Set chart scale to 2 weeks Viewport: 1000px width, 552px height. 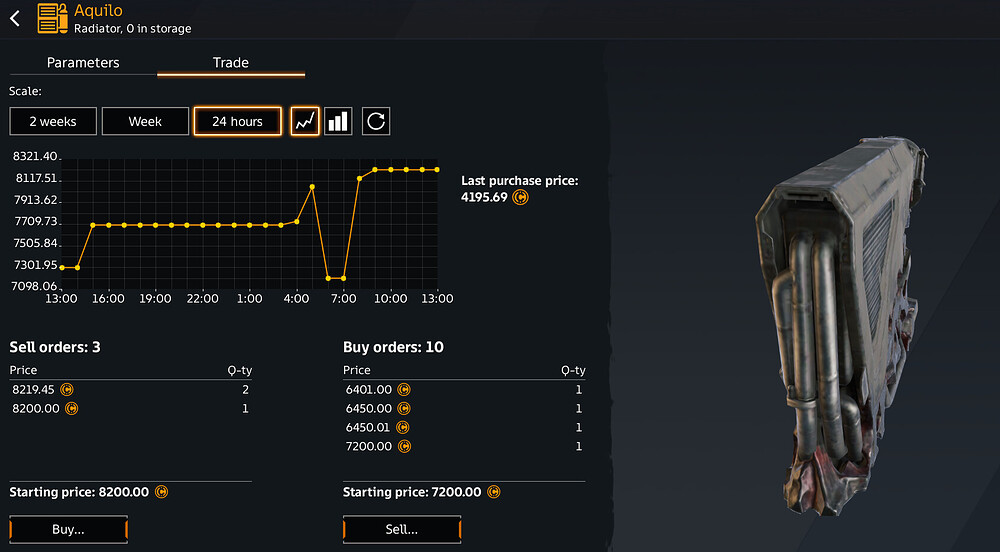[53, 121]
